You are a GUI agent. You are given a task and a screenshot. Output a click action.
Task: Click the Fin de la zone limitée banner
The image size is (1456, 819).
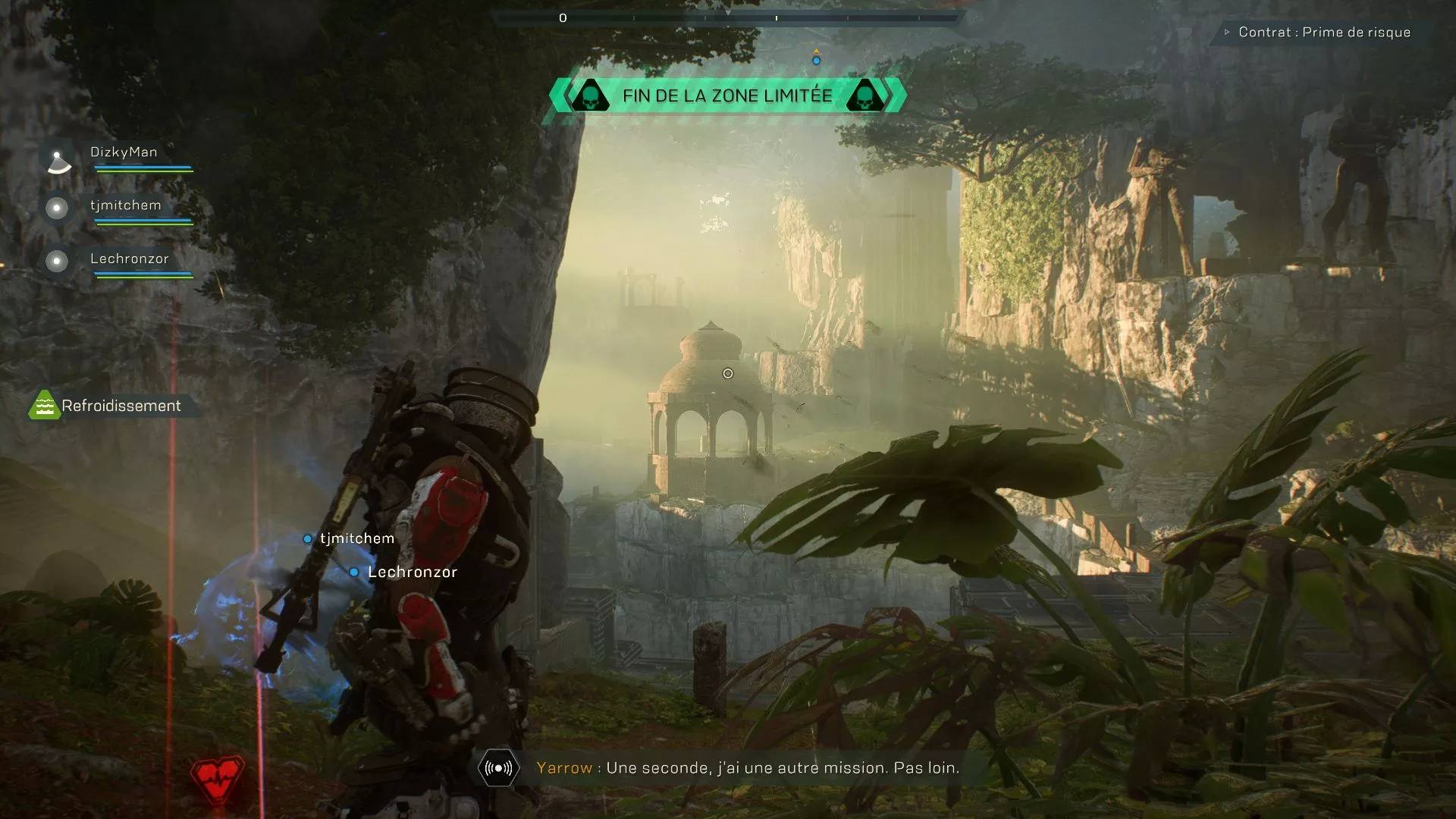coord(727,96)
